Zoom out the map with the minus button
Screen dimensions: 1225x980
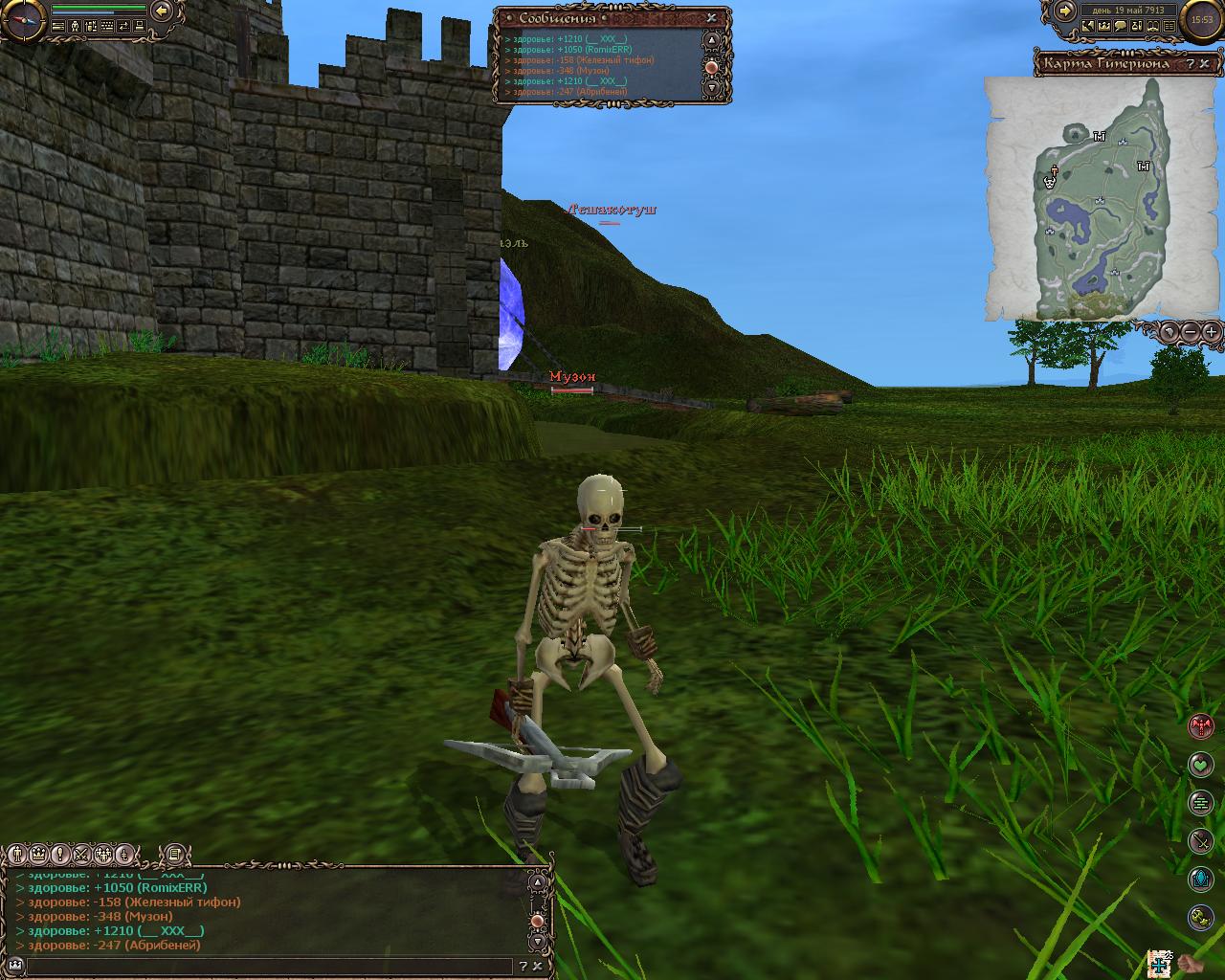[1190, 332]
